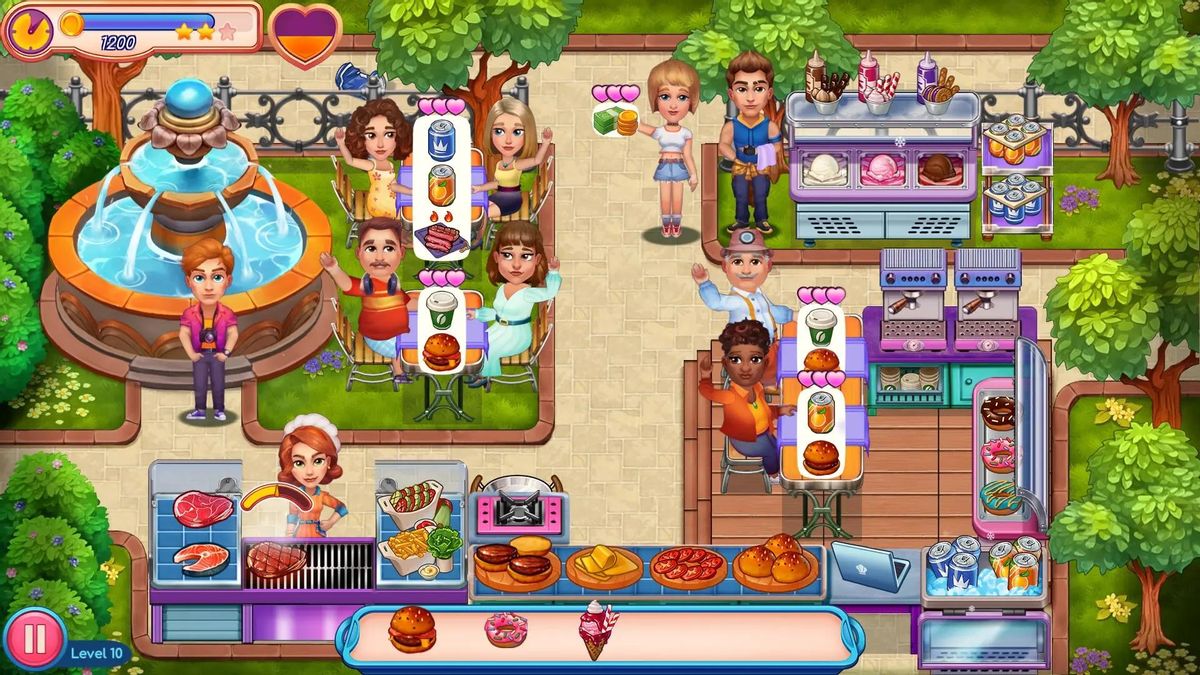
Task: Pause the game with the pink button
Action: click(x=34, y=640)
